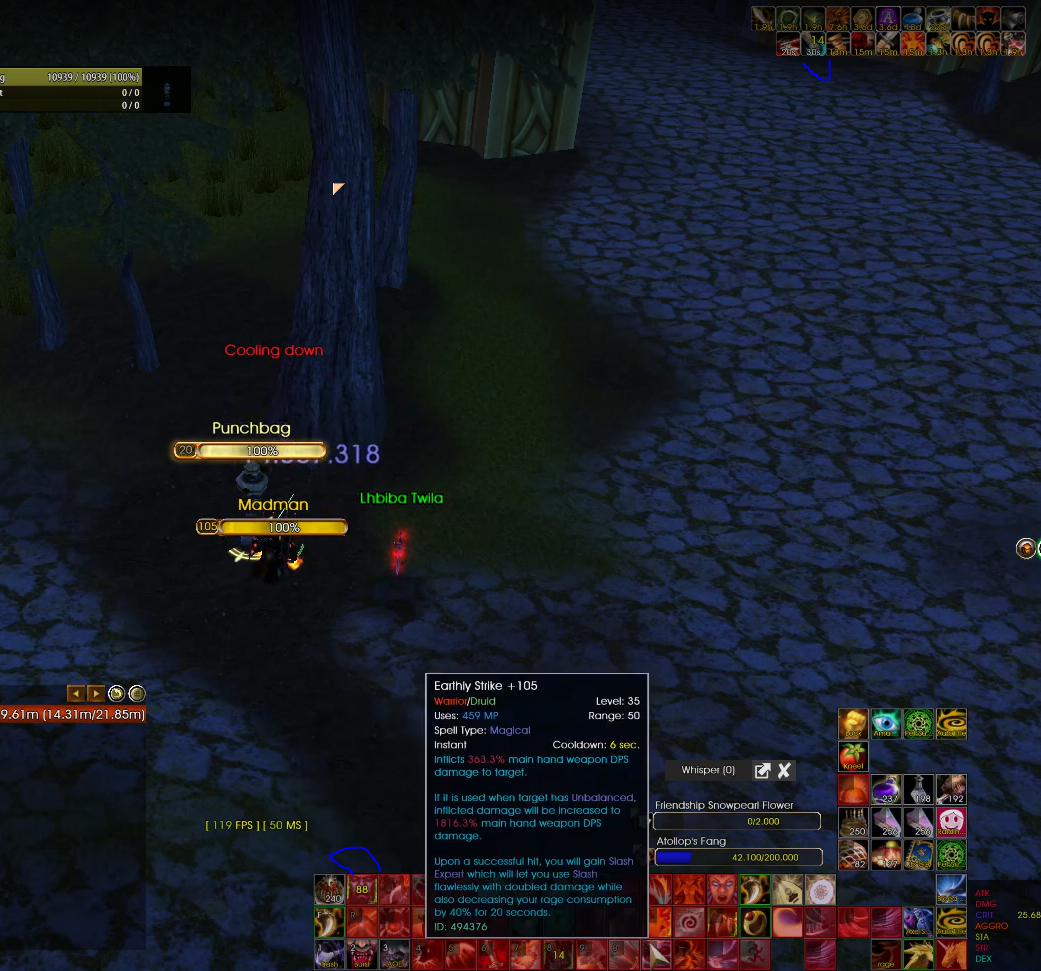Close the Whisper window
The width and height of the screenshot is (1041, 971).
tap(784, 770)
